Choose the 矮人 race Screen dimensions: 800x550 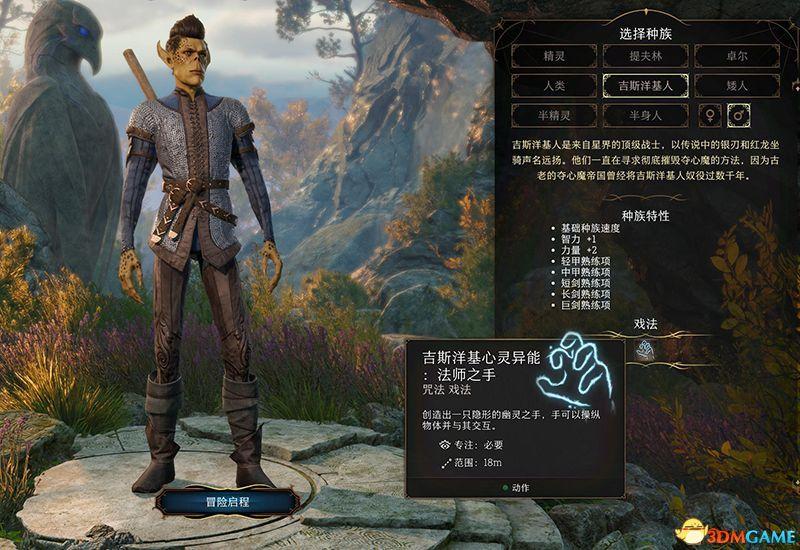(736, 86)
